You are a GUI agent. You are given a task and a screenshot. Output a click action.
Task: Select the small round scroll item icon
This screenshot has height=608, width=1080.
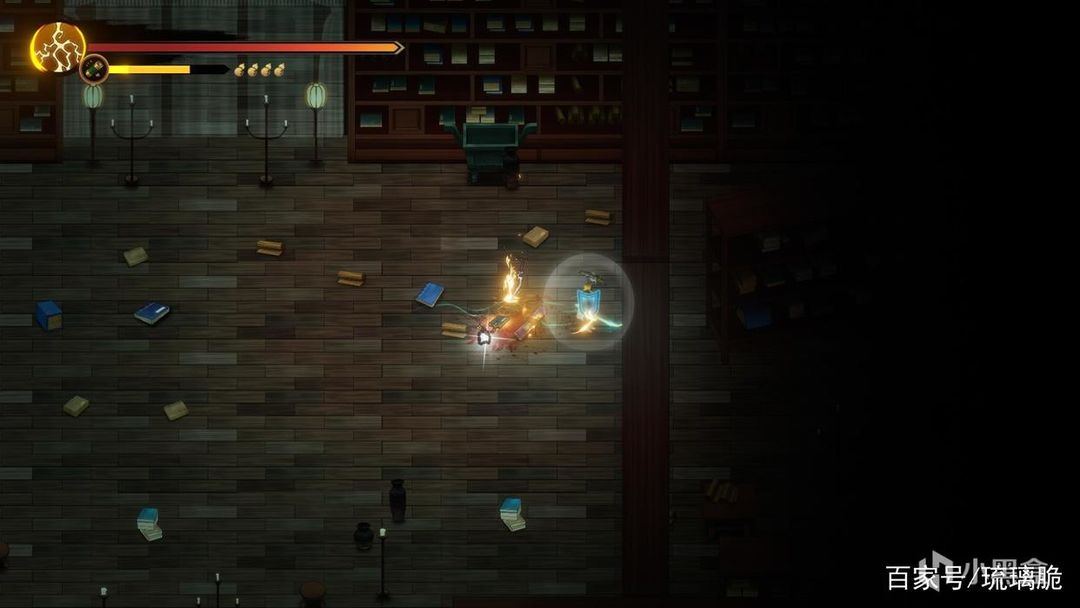pyautogui.click(x=94, y=69)
